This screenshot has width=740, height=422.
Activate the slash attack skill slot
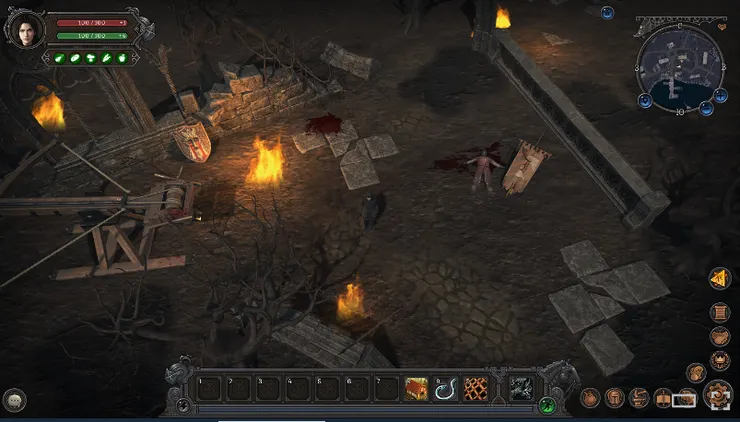(x=520, y=388)
